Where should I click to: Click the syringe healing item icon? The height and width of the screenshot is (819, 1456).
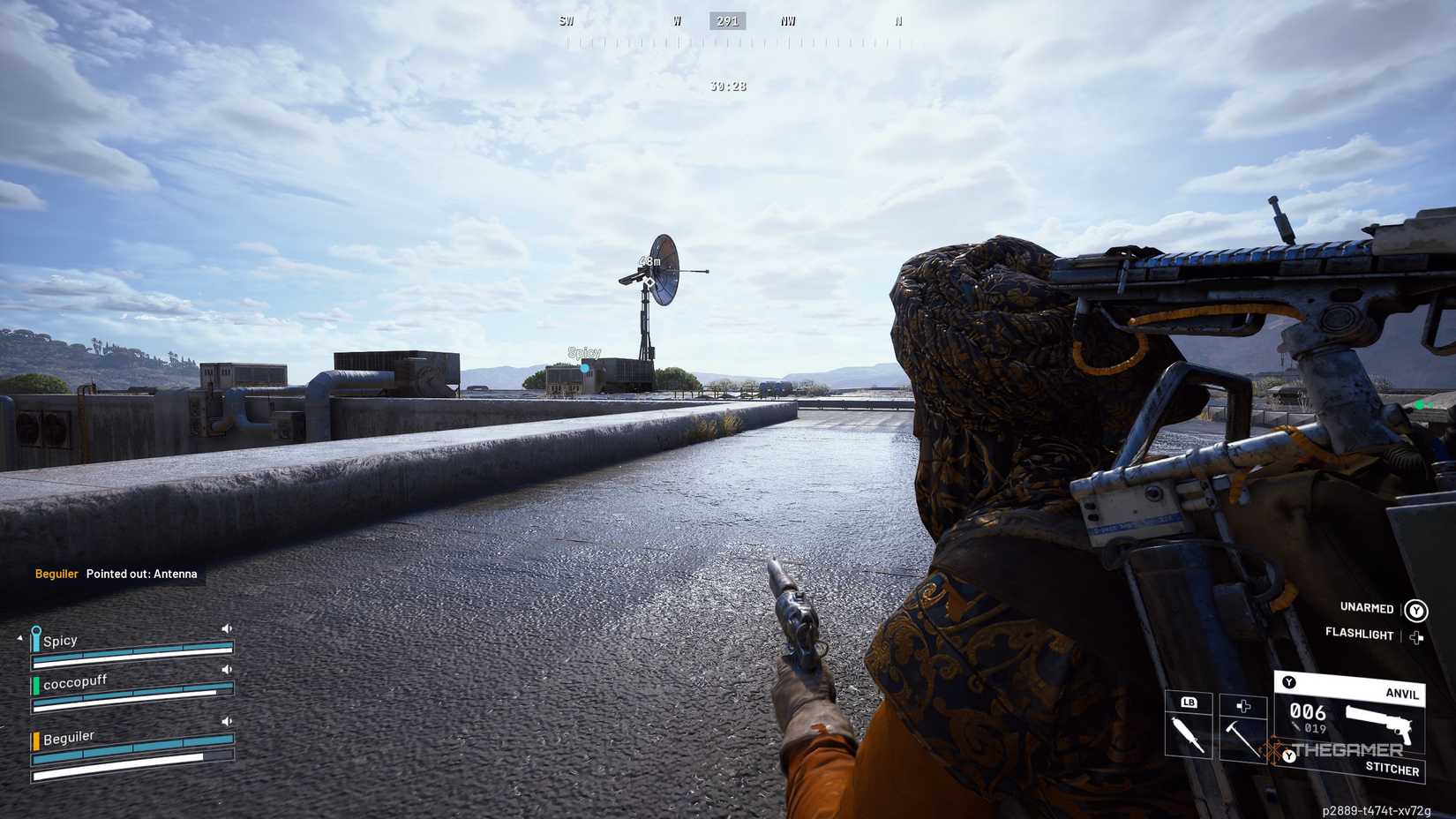coord(1190,733)
